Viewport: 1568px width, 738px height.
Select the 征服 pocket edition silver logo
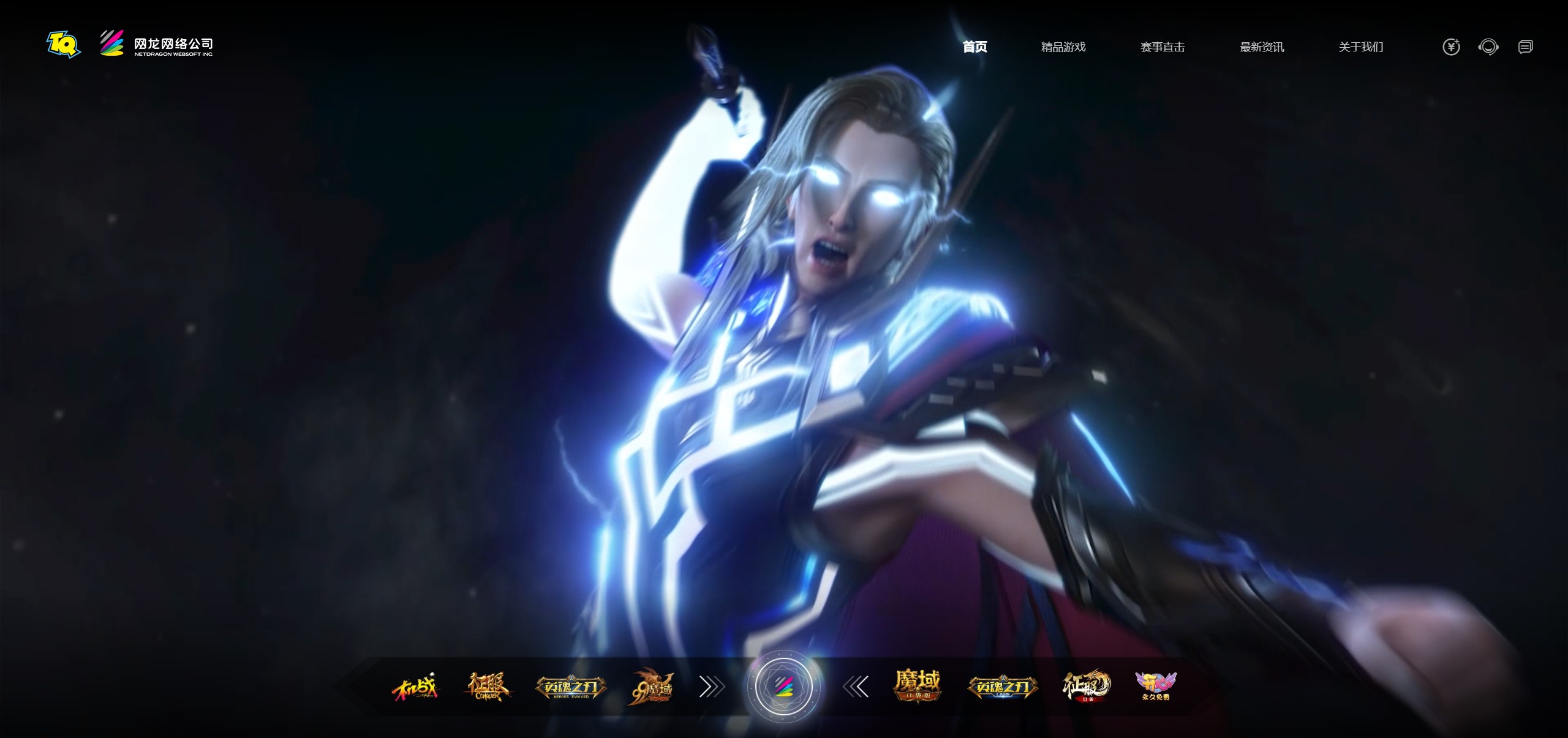coord(1086,687)
